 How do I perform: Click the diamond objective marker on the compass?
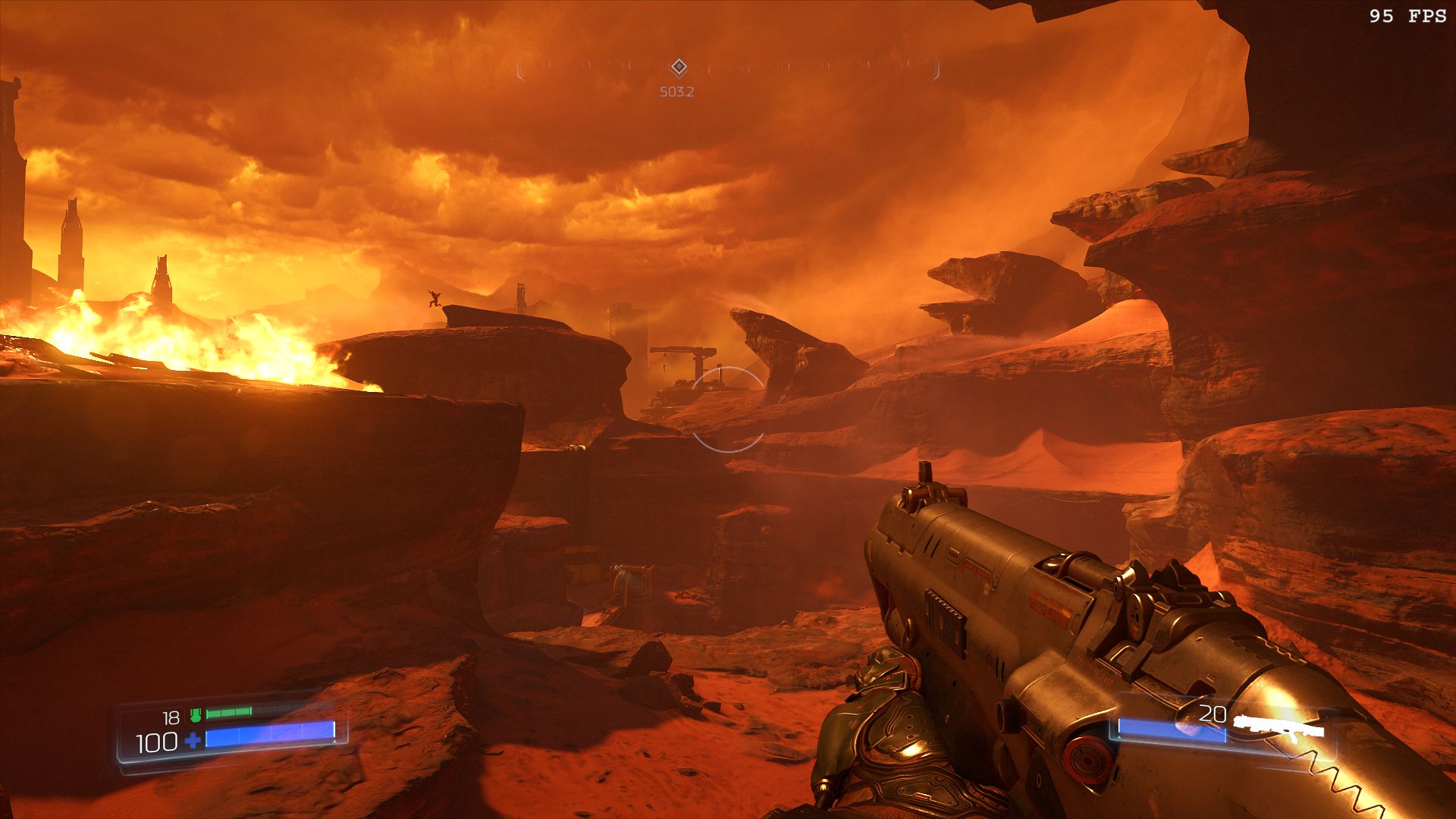[679, 67]
